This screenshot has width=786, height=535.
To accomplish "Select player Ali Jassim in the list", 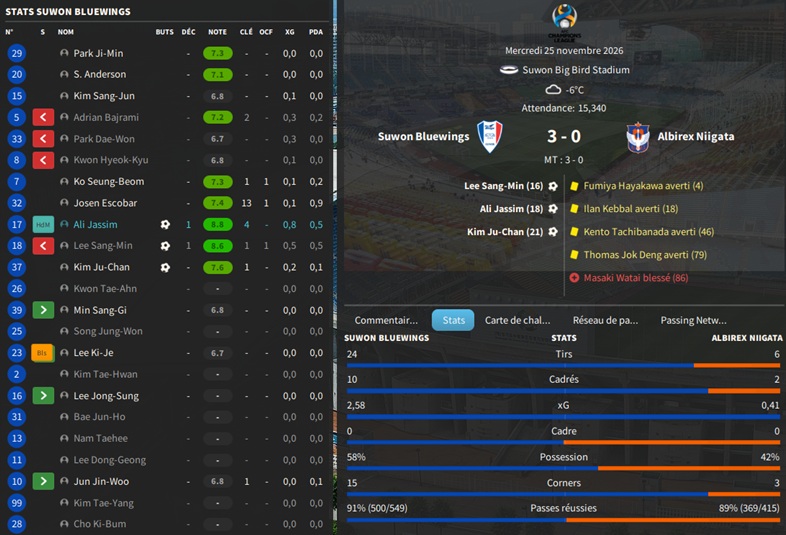I will point(95,225).
